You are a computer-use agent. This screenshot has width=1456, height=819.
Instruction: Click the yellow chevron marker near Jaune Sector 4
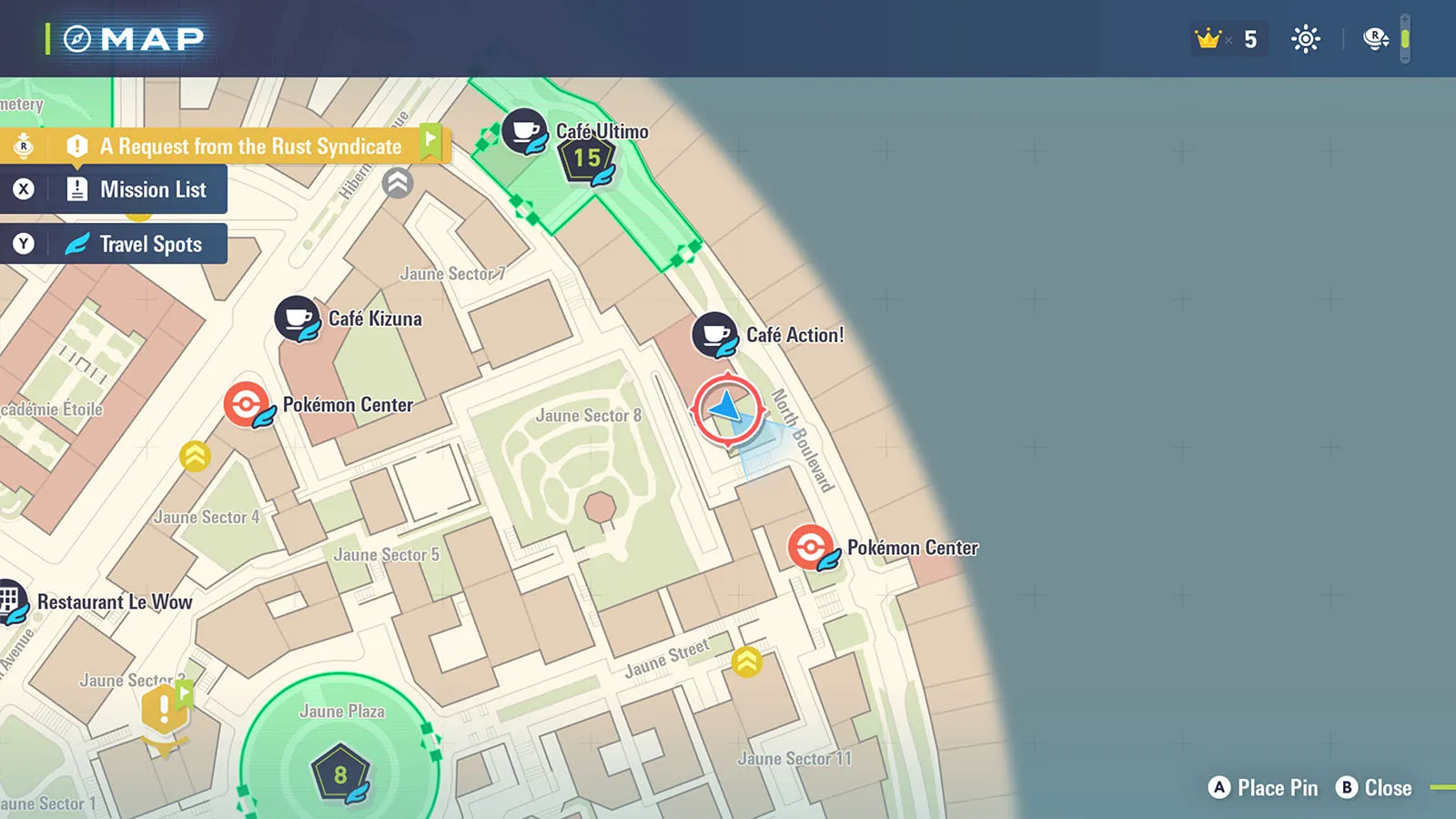coord(195,456)
